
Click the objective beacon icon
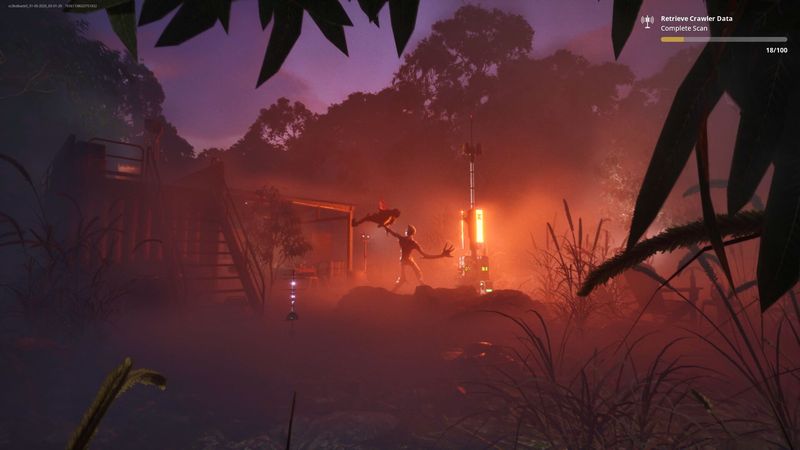pyautogui.click(x=647, y=21)
